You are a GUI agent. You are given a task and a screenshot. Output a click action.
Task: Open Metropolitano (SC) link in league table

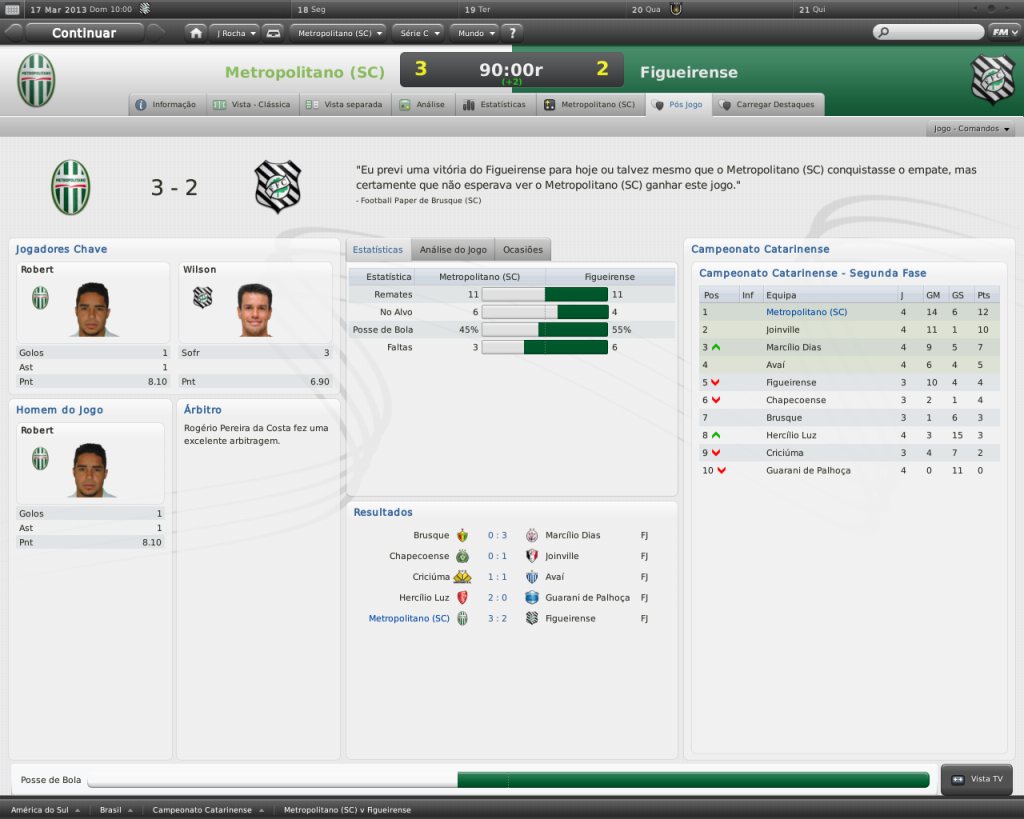[806, 312]
